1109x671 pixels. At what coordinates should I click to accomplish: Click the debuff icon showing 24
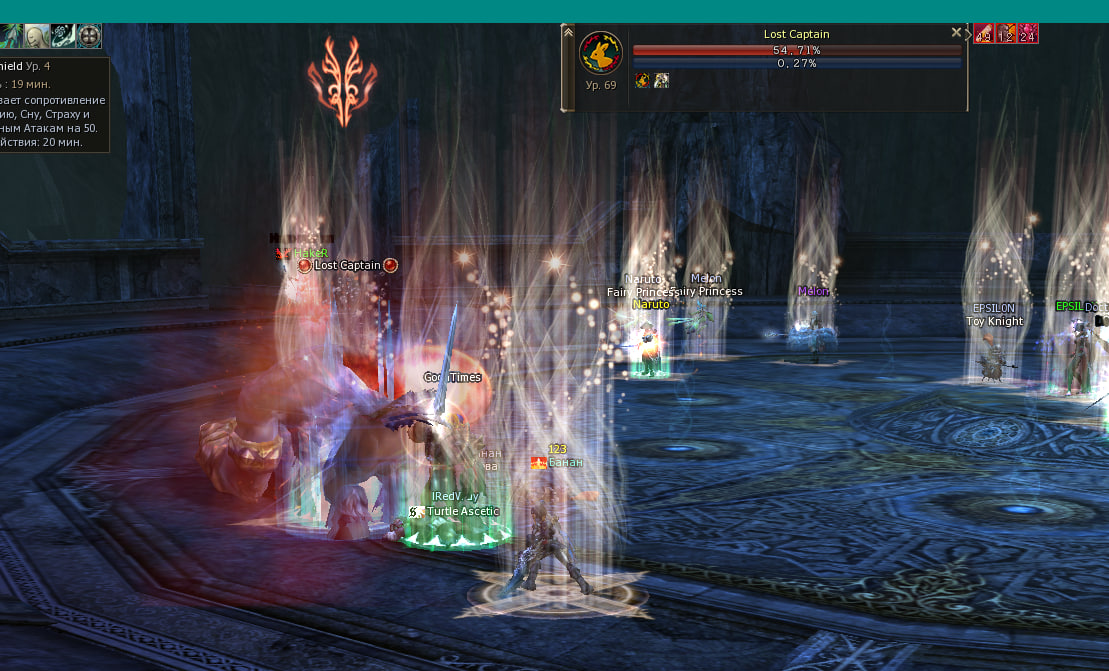click(1027, 34)
